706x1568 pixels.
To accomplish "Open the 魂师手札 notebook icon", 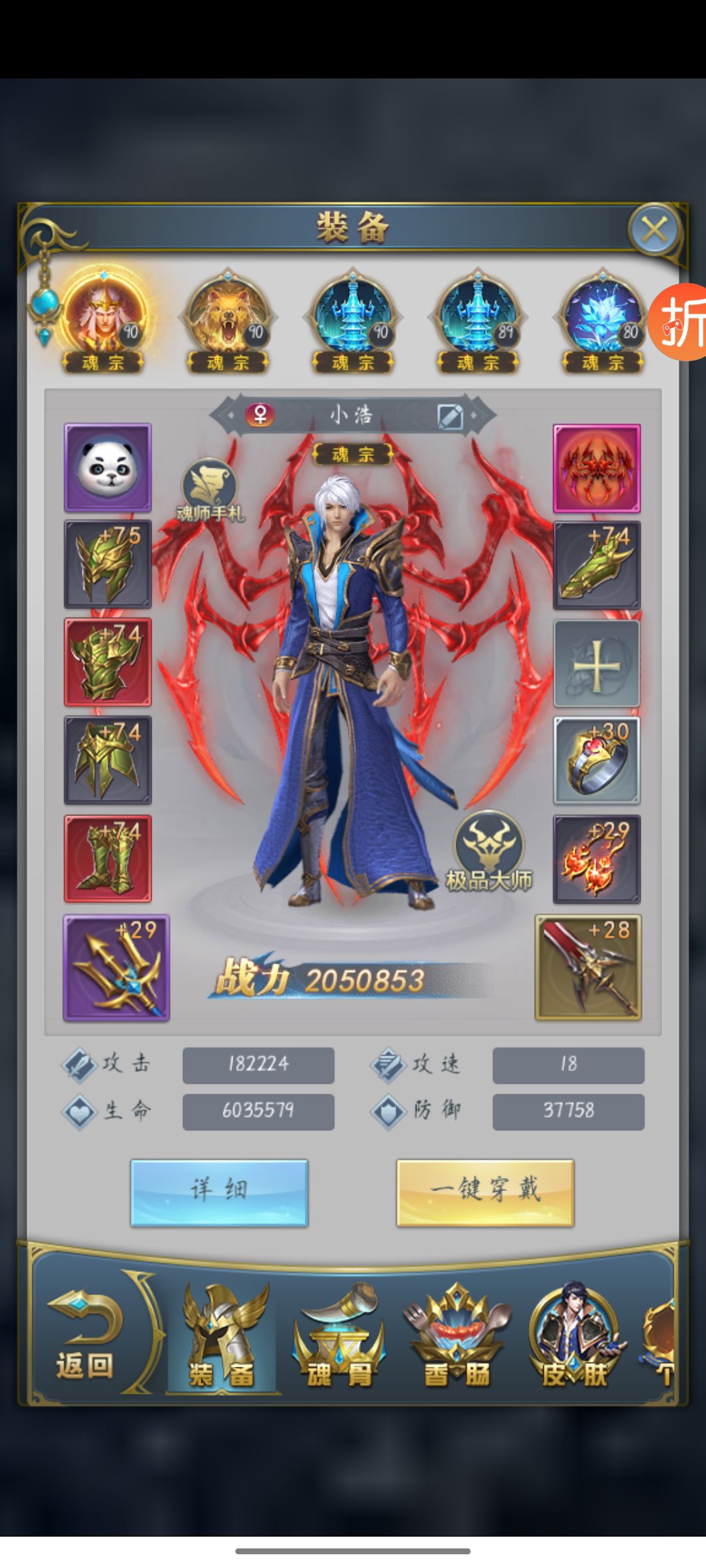I will pyautogui.click(x=209, y=489).
